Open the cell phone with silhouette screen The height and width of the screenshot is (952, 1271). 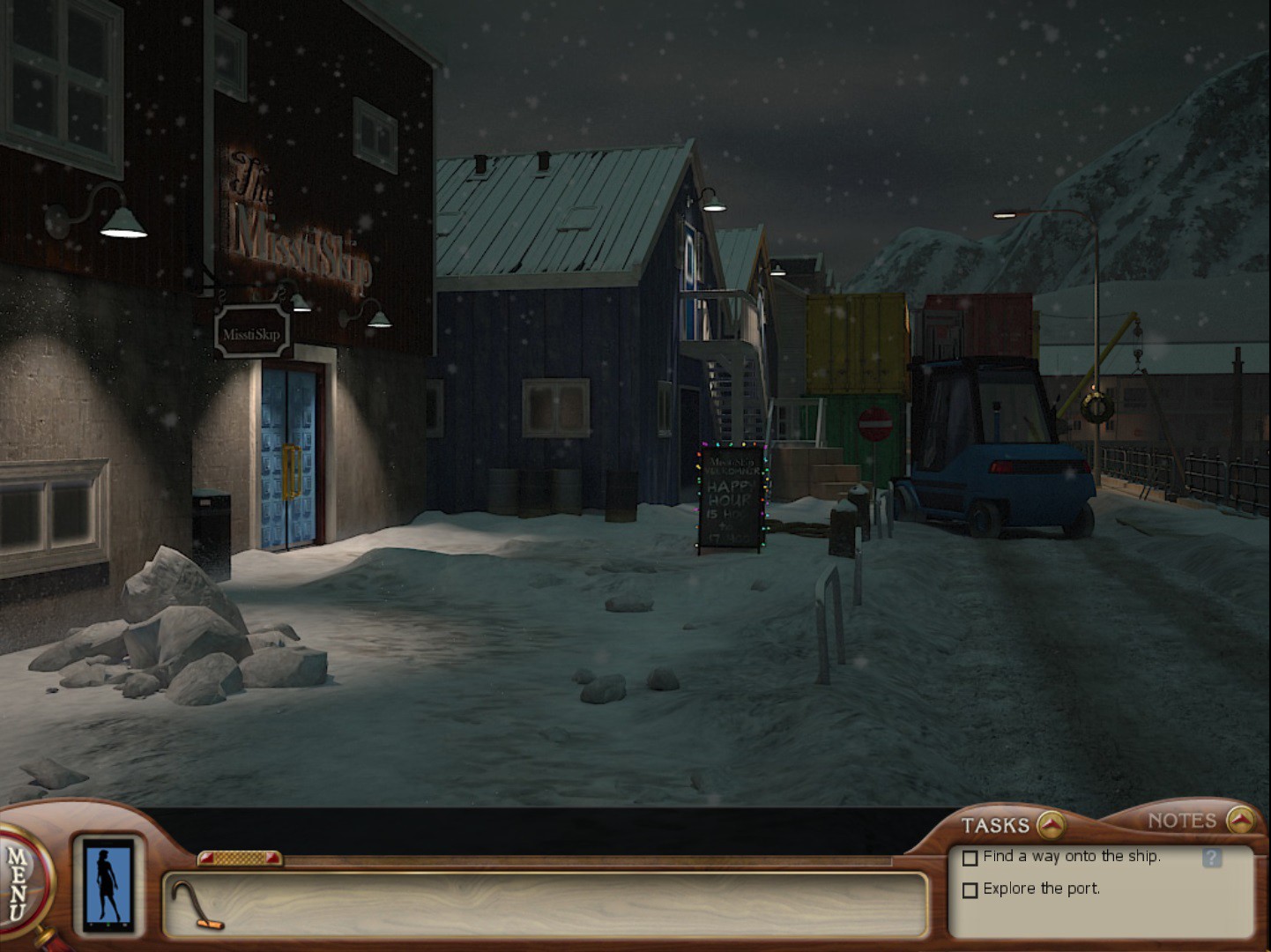[x=108, y=884]
